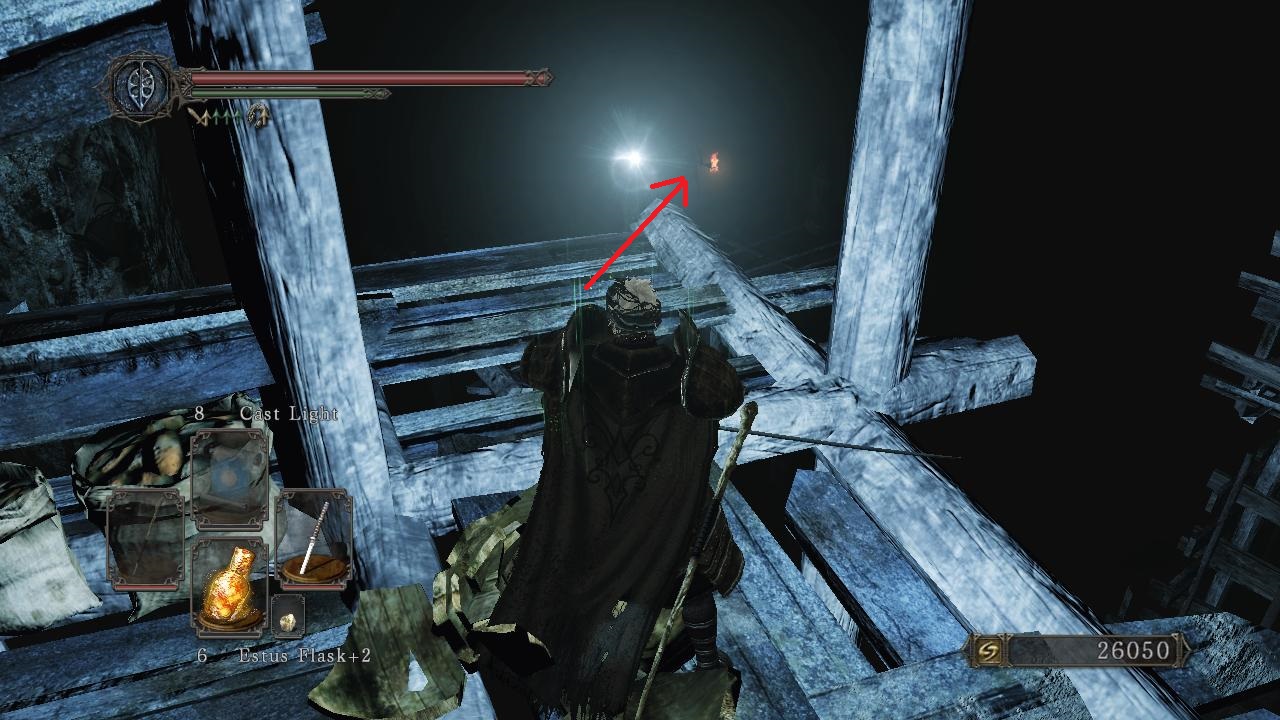The height and width of the screenshot is (720, 1280).
Task: Select the katana weapon slot
Action: pos(312,532)
